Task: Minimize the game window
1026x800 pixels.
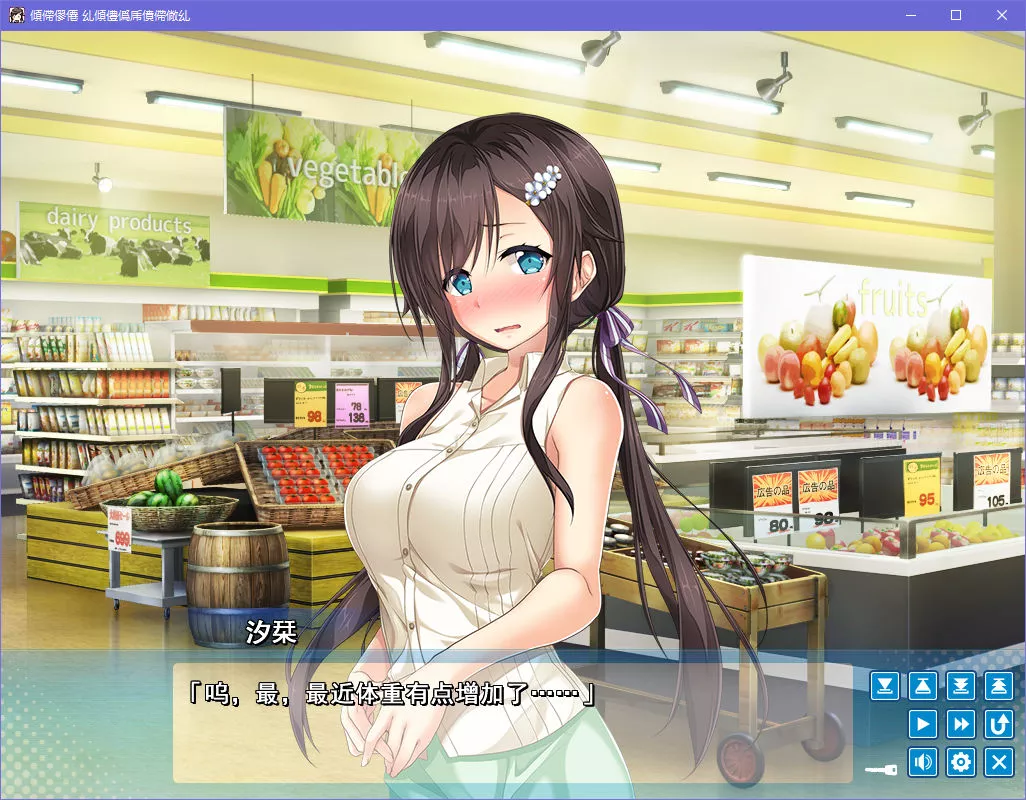Action: tap(910, 15)
